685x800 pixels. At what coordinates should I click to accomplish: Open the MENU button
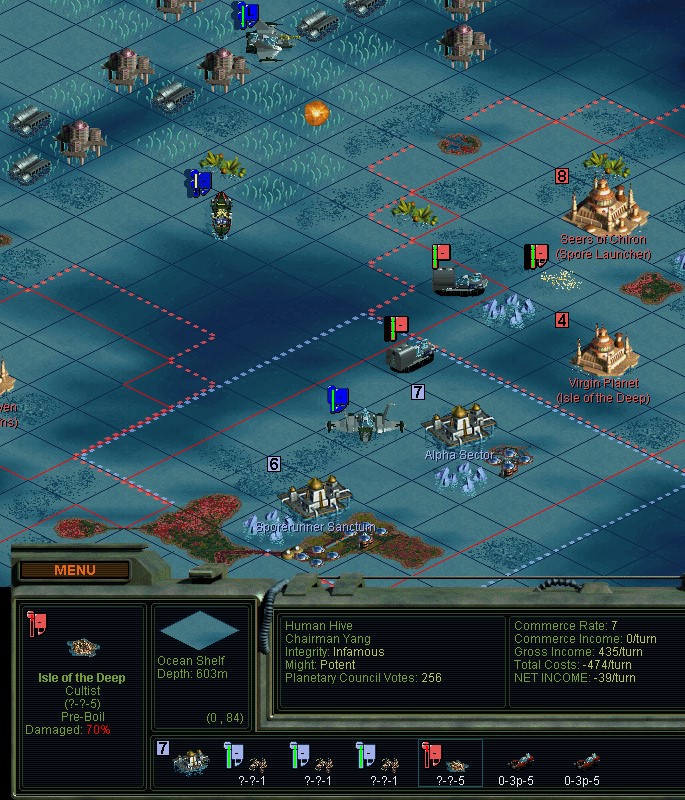coord(75,571)
